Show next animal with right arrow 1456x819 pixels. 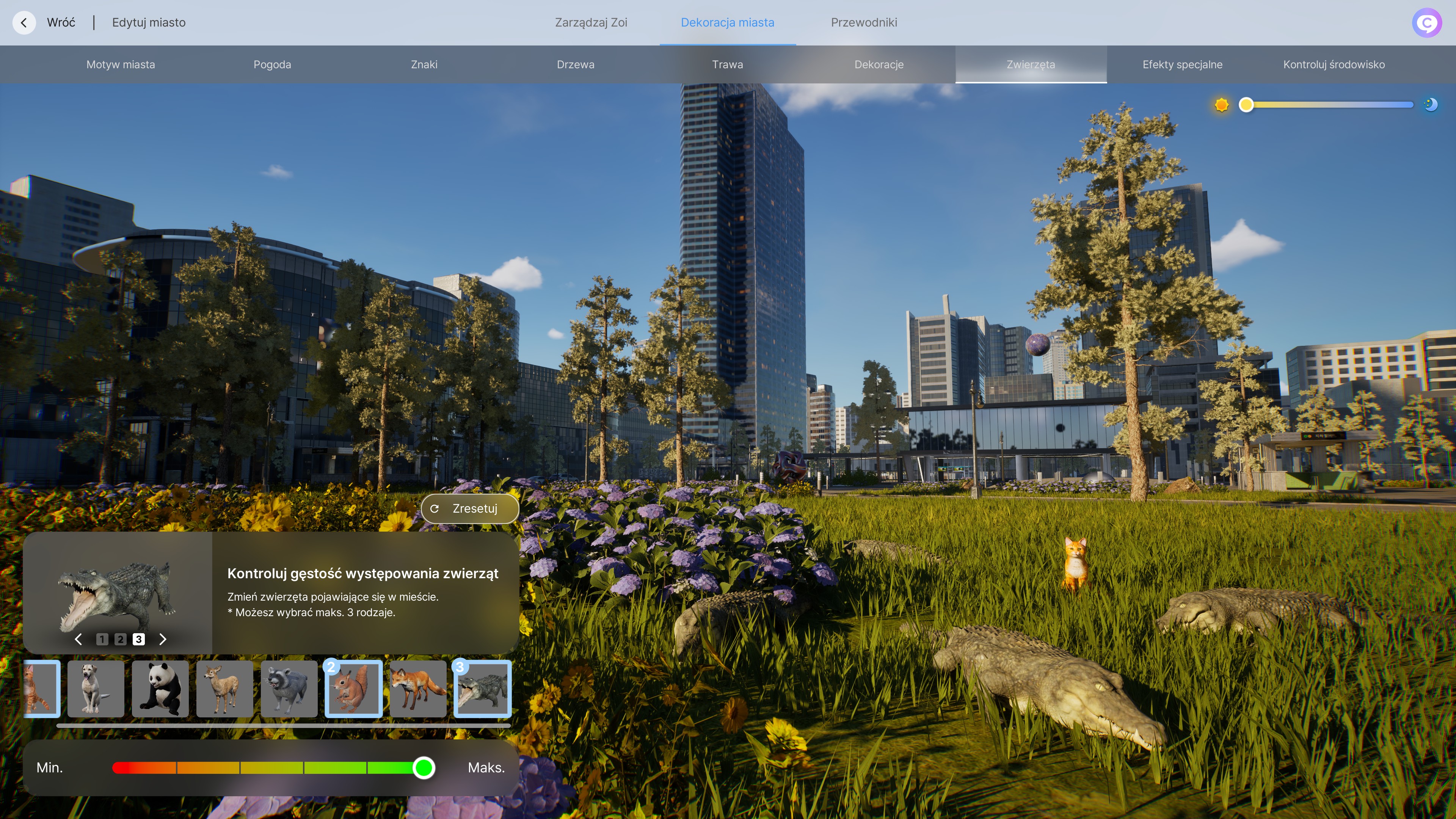(x=163, y=639)
